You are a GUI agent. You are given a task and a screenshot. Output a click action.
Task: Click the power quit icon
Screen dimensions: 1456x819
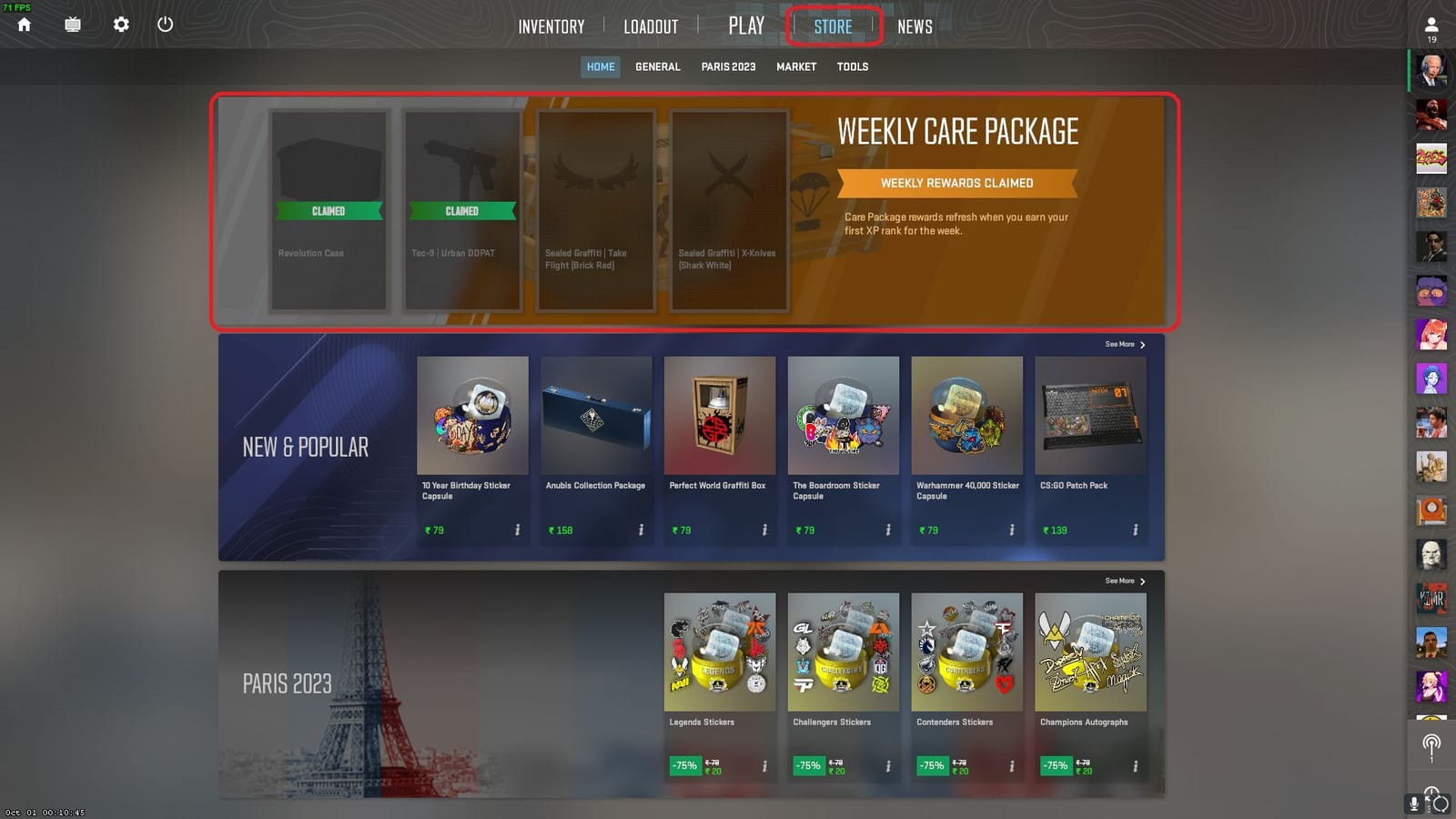click(x=166, y=25)
